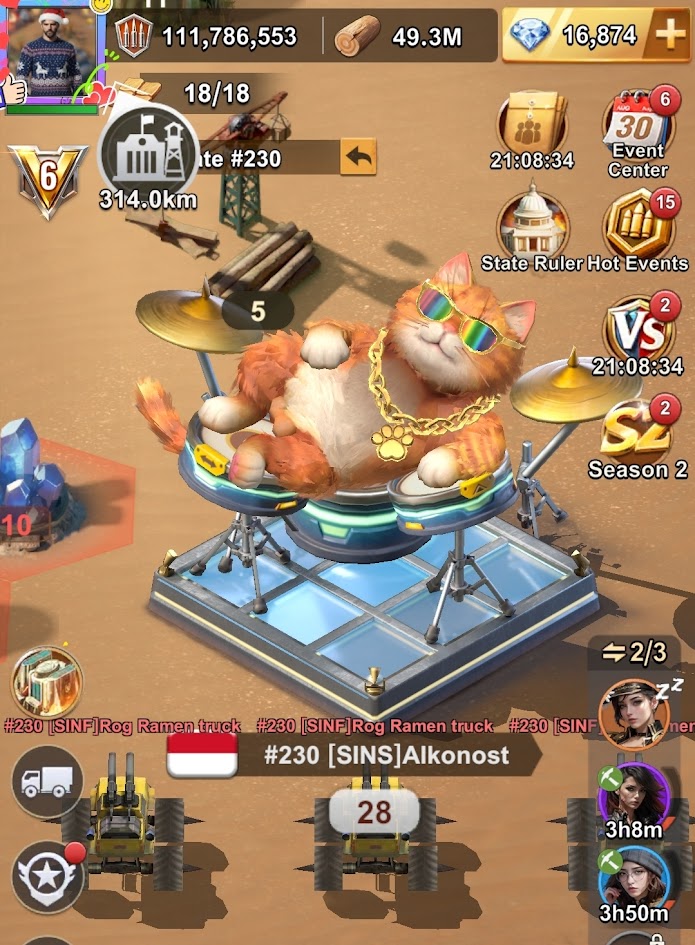Open the Event Center calendar
Image resolution: width=695 pixels, height=945 pixels.
[x=638, y=128]
